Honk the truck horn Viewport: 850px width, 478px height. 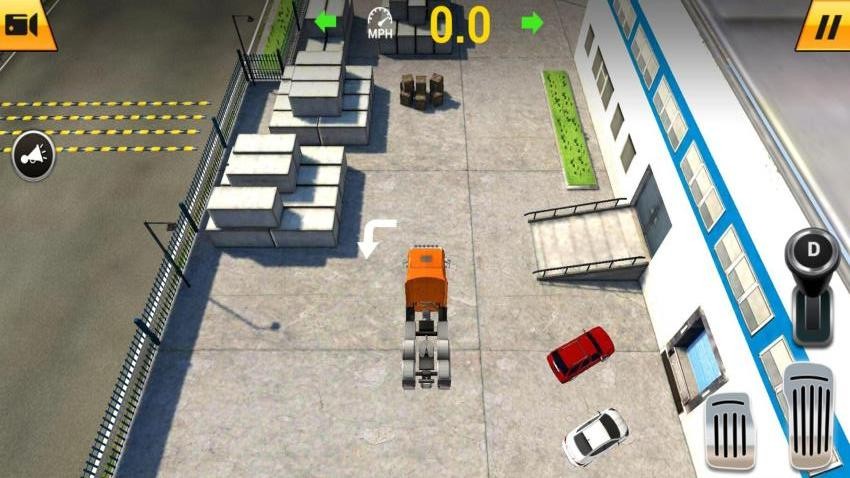[33, 156]
